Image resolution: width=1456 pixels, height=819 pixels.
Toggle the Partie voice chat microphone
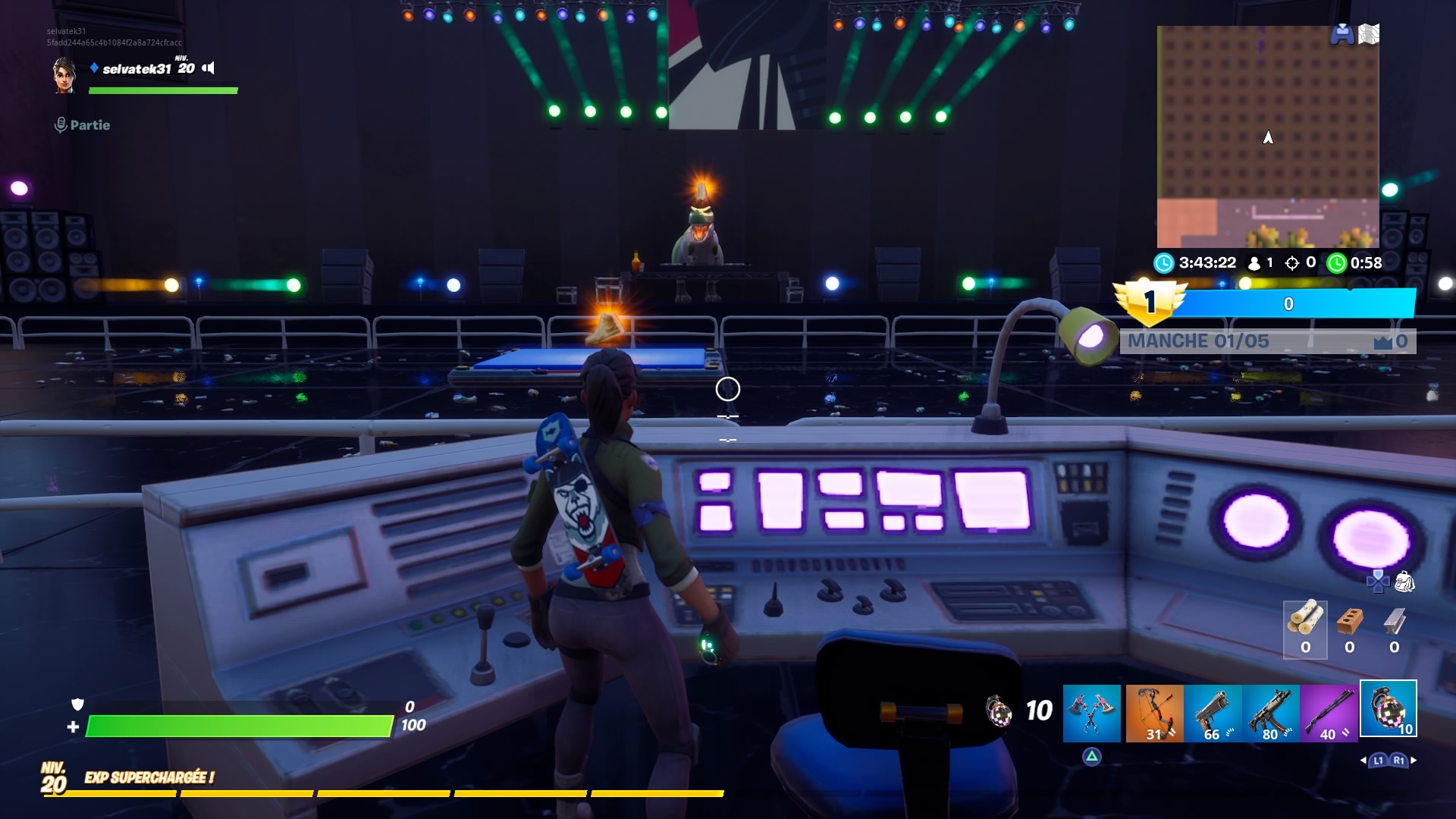[x=61, y=125]
